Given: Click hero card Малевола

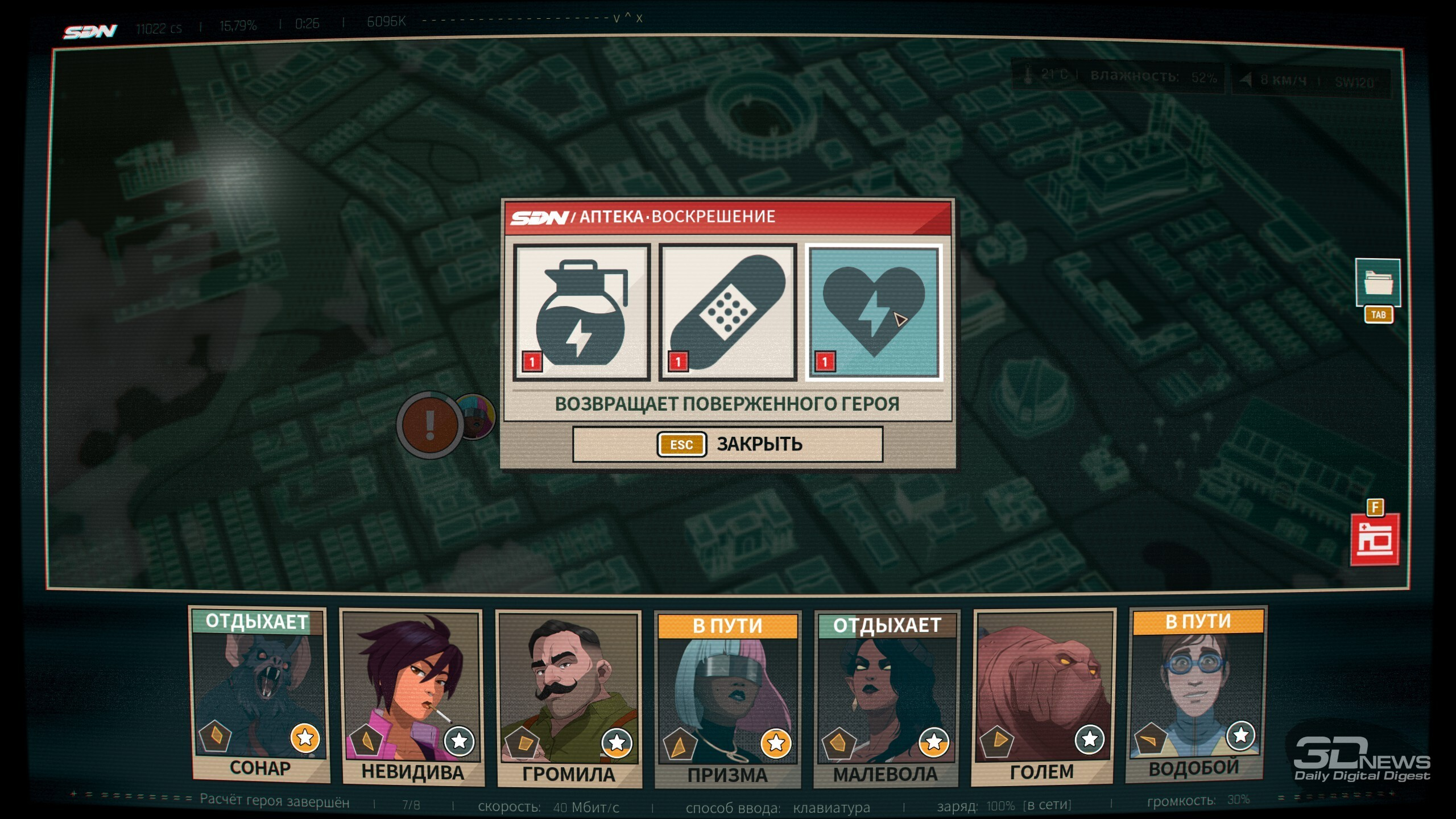Looking at the screenshot, I should (886, 698).
